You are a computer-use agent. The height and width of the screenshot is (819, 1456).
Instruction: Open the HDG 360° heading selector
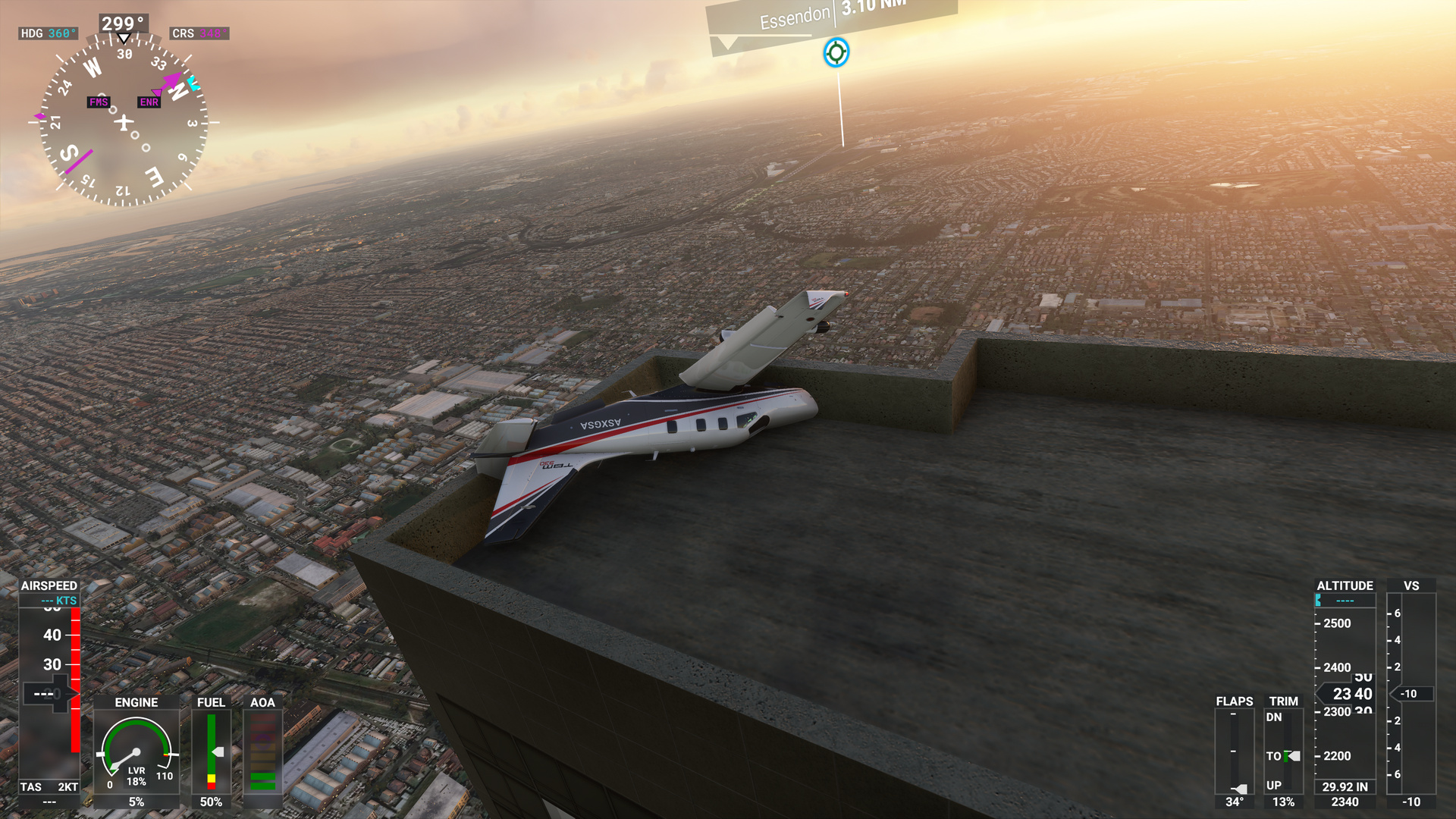[47, 33]
